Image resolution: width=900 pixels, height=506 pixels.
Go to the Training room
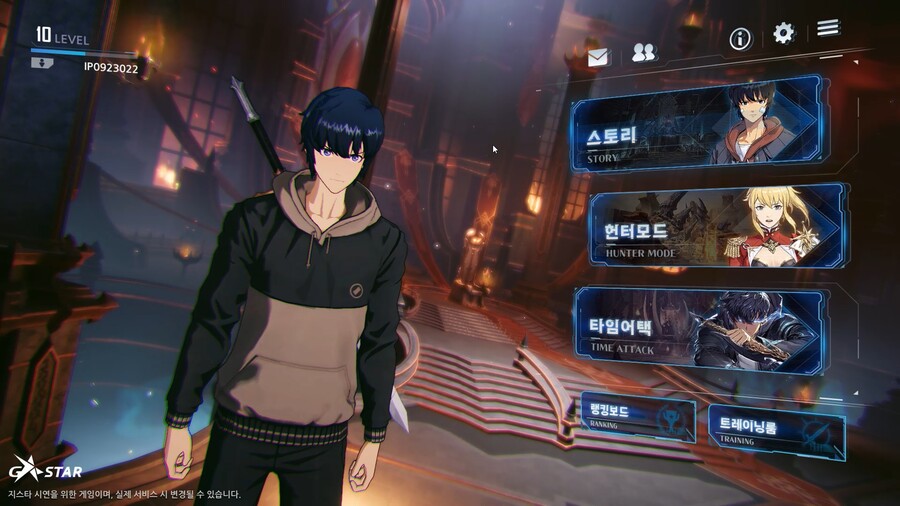(x=776, y=430)
